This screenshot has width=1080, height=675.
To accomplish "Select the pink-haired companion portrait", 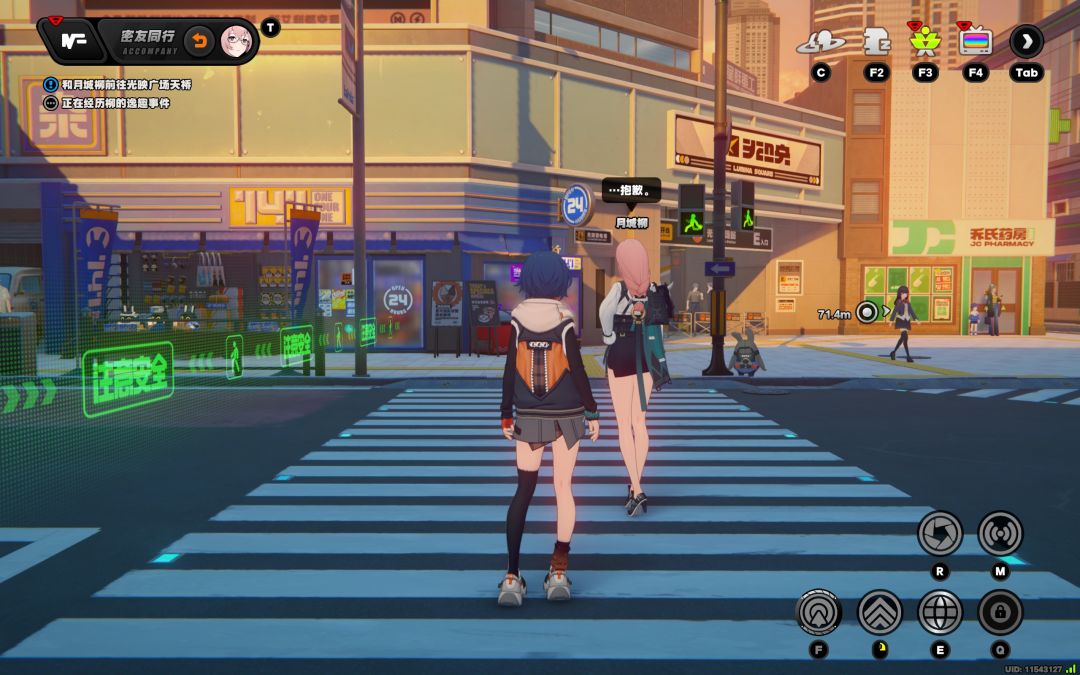I will [235, 41].
